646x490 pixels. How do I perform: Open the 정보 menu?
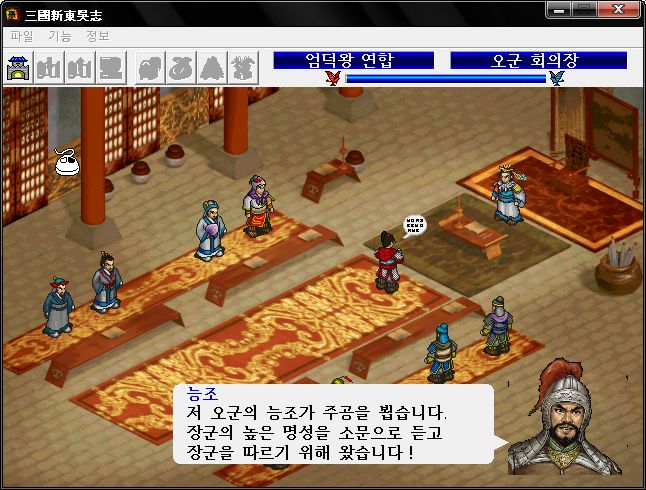click(x=98, y=36)
